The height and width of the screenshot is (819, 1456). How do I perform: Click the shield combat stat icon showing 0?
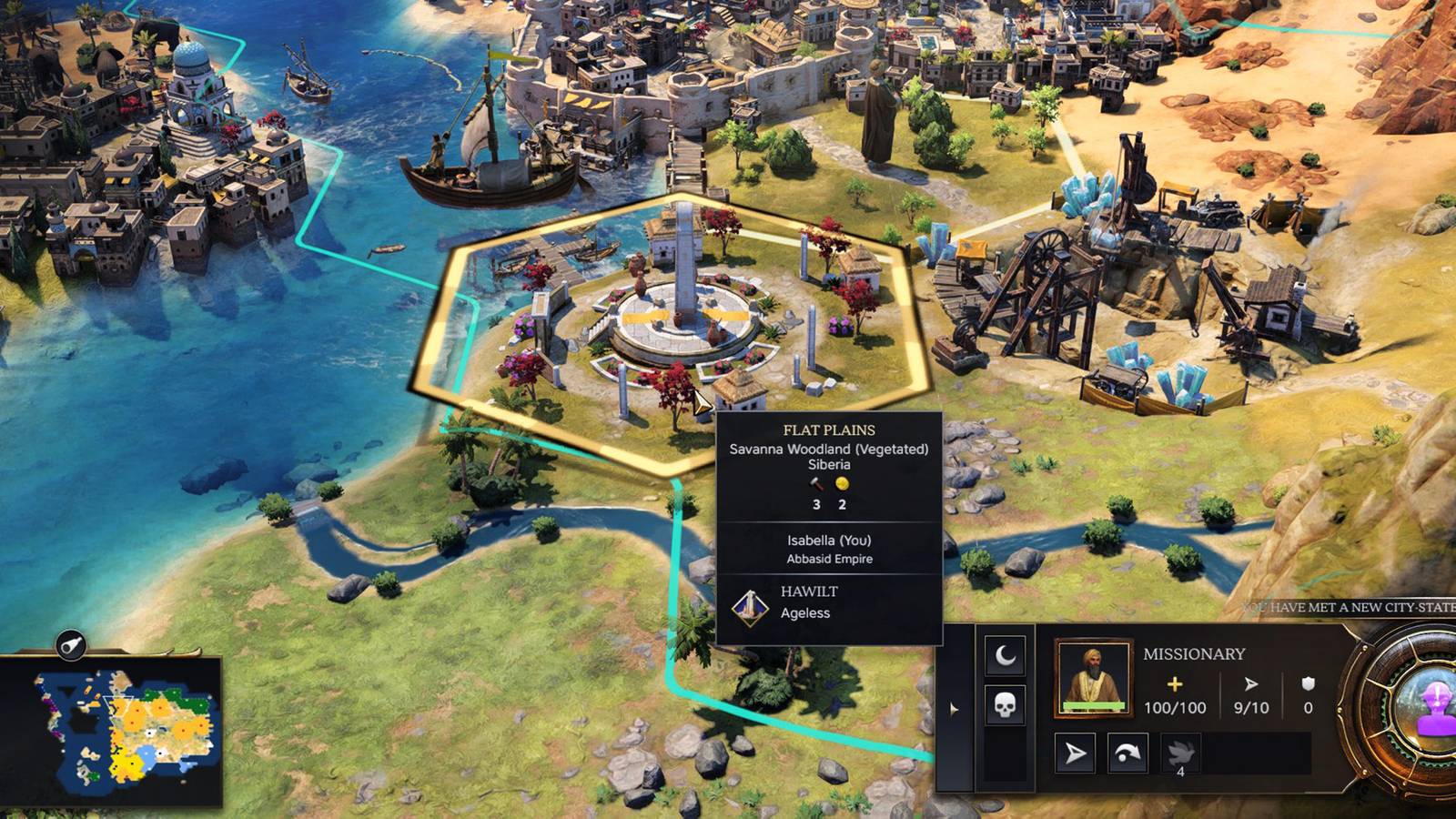click(x=1308, y=684)
